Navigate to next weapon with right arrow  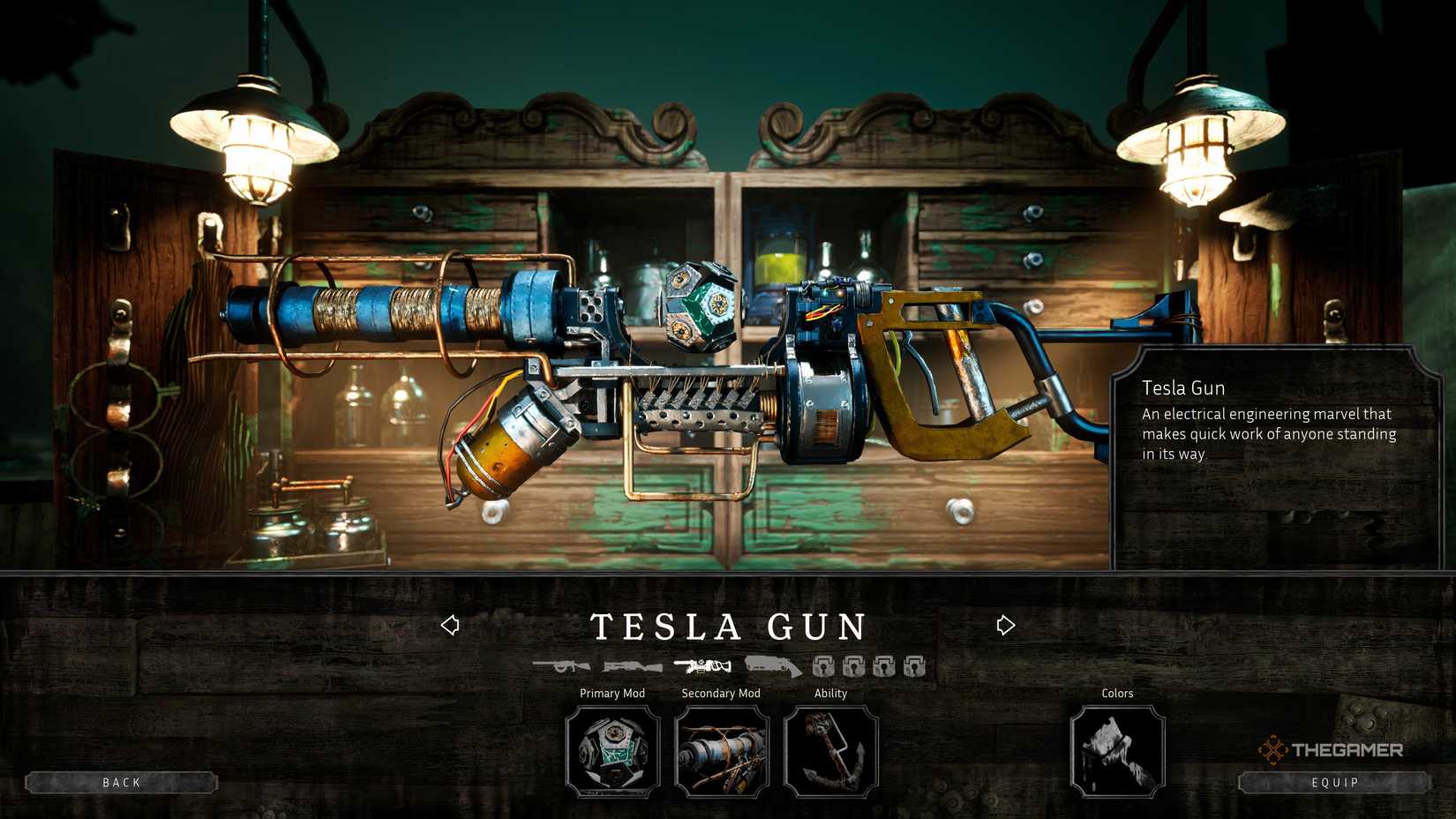coord(1005,624)
